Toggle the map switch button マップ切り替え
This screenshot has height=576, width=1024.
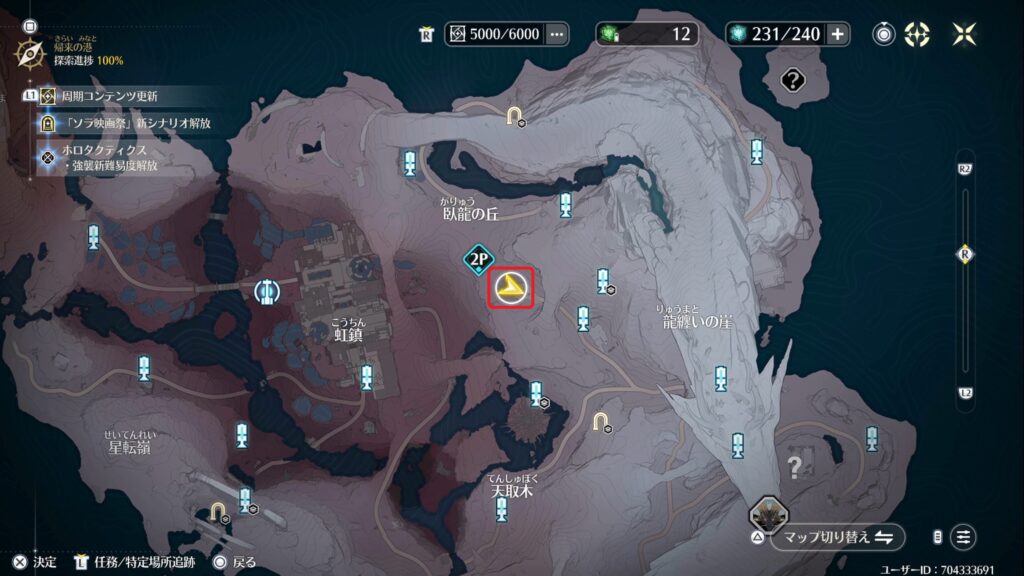pos(837,537)
